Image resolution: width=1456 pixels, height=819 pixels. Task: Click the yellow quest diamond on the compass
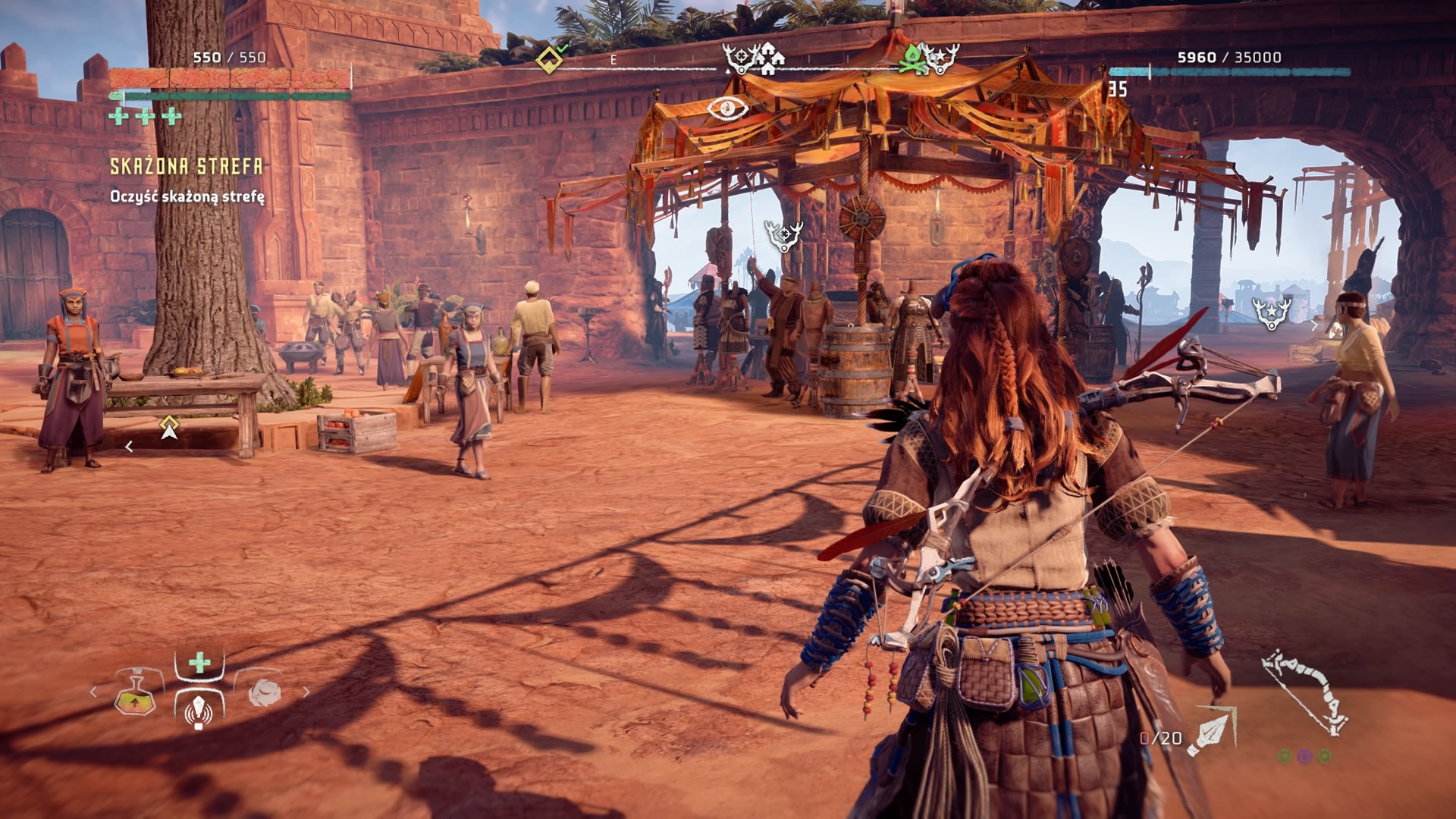[x=548, y=58]
